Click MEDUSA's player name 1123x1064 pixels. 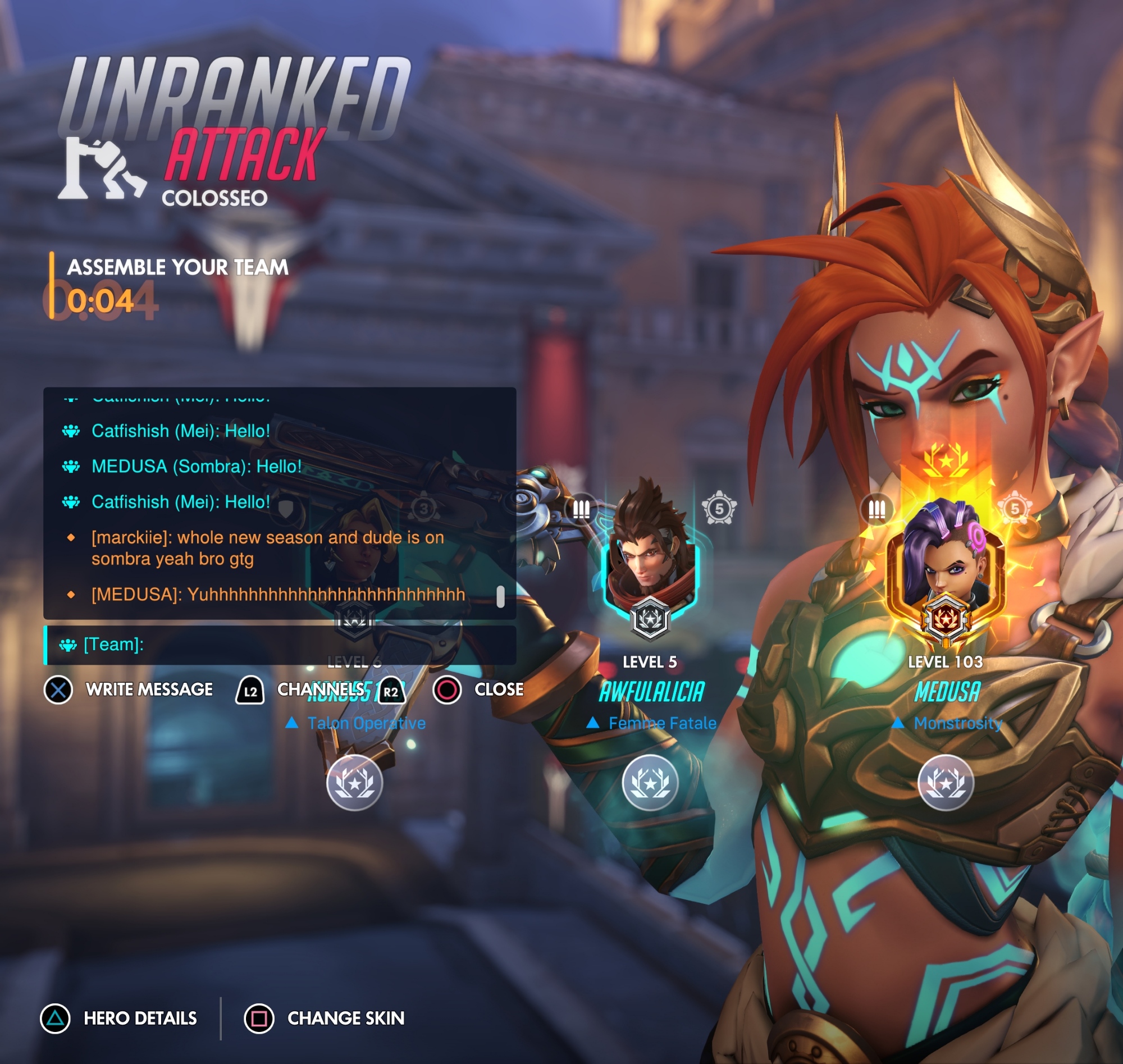tap(947, 692)
